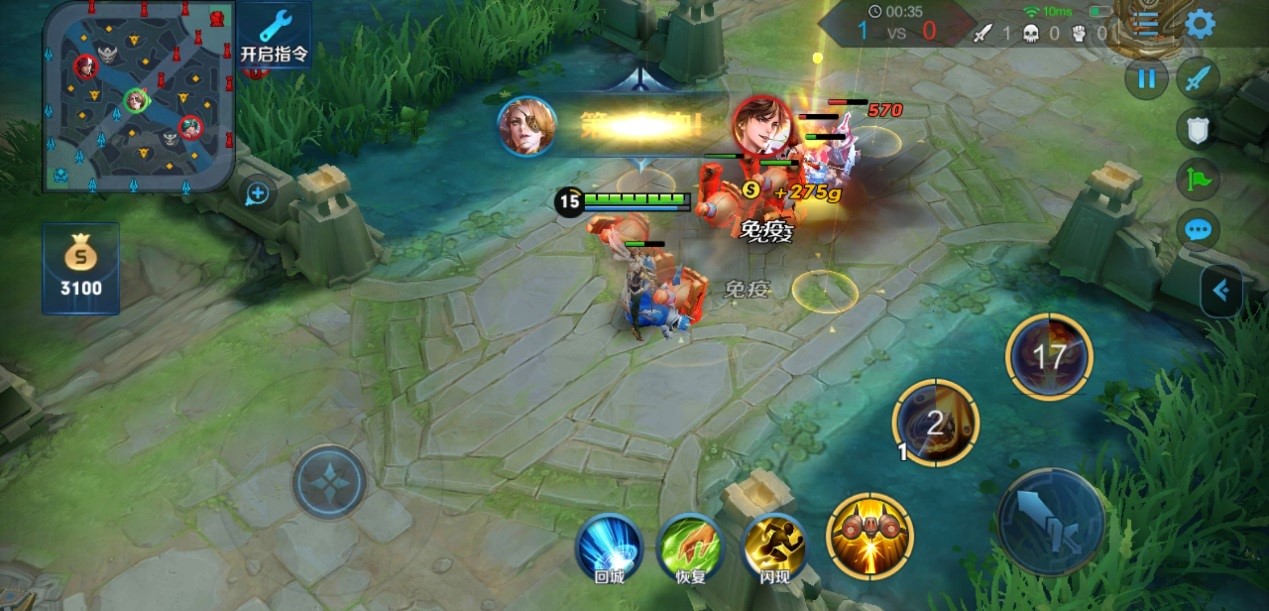The image size is (1269, 611).
Task: Open the minimap
Action: click(139, 96)
